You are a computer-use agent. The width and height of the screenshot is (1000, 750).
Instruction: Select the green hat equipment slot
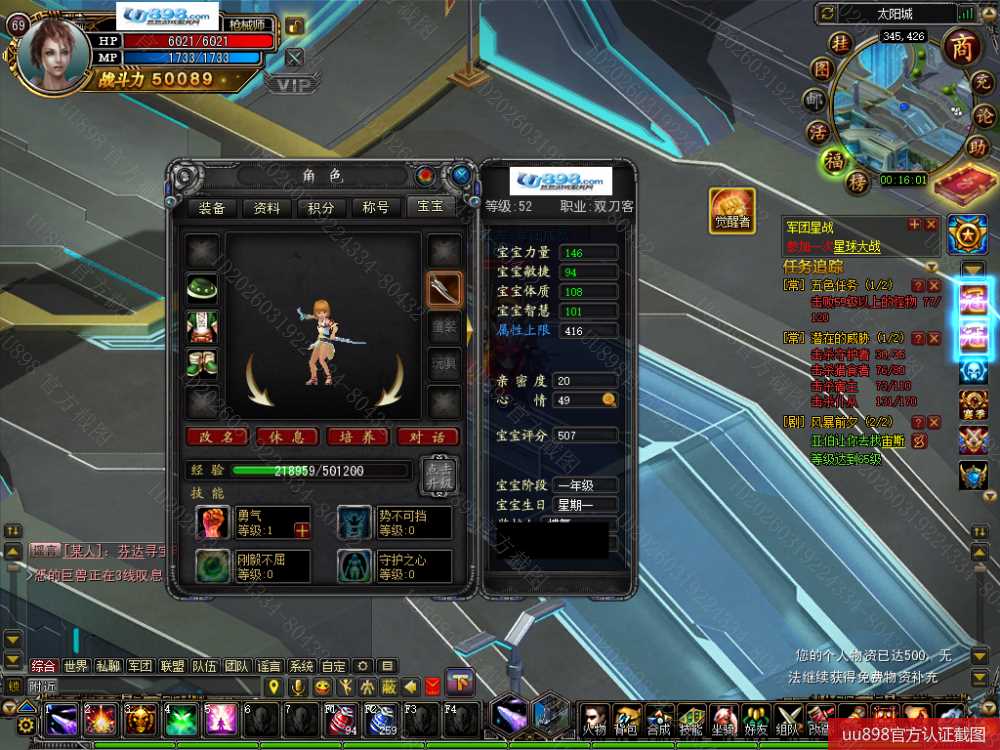203,289
